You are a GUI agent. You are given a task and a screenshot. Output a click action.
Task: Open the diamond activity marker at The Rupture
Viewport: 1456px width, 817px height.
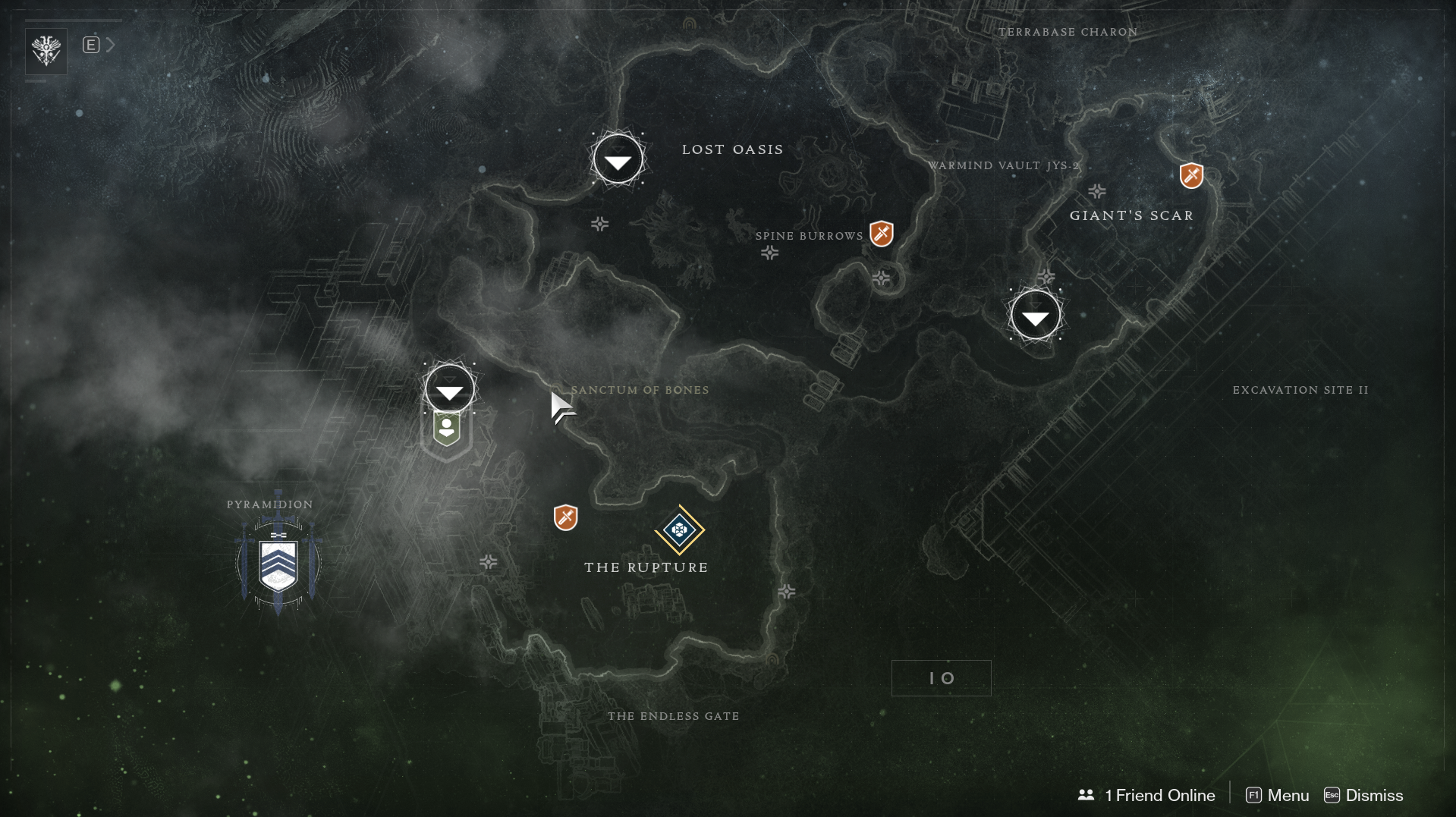(x=680, y=529)
